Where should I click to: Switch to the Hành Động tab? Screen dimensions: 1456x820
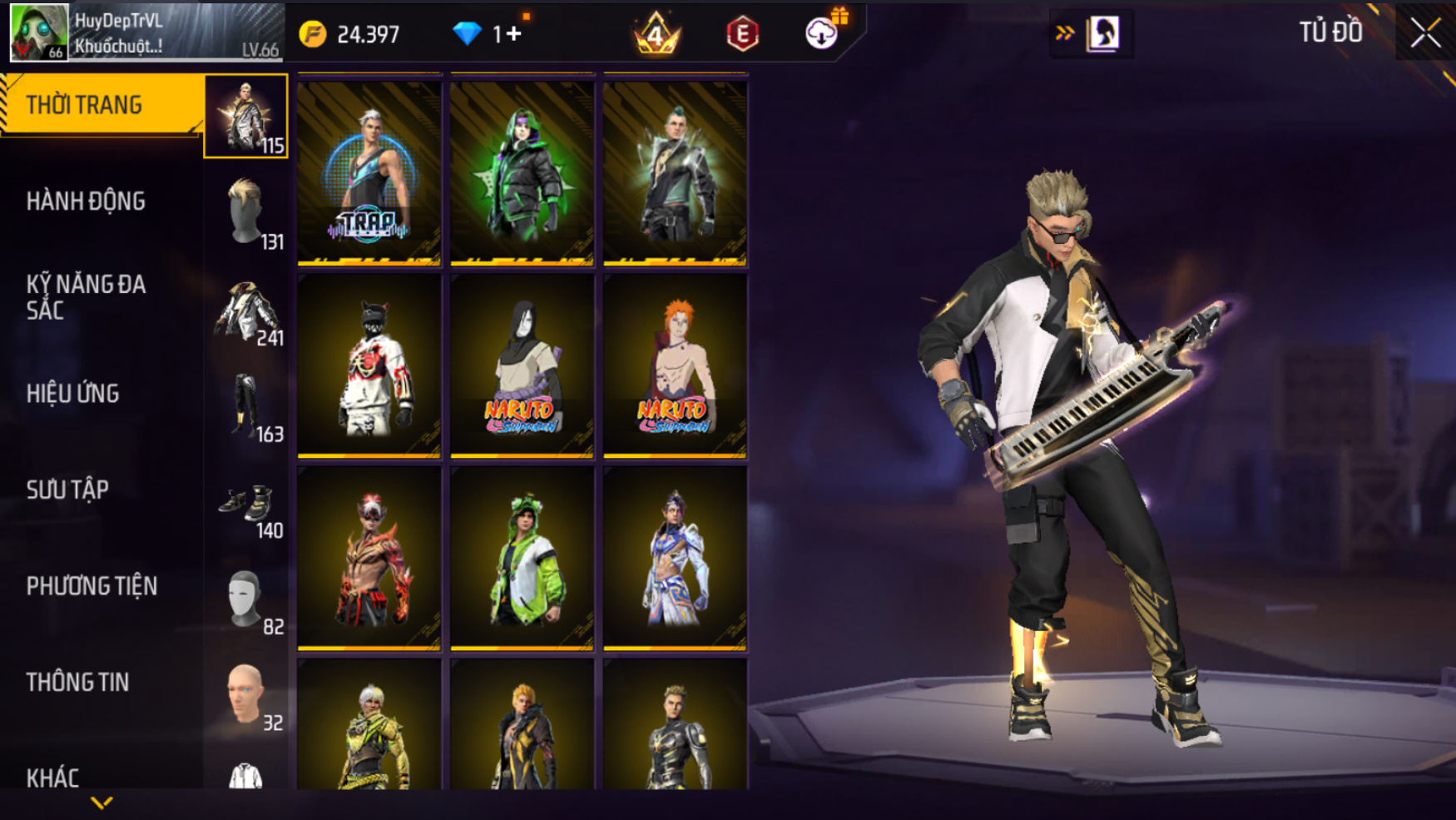pyautogui.click(x=86, y=201)
